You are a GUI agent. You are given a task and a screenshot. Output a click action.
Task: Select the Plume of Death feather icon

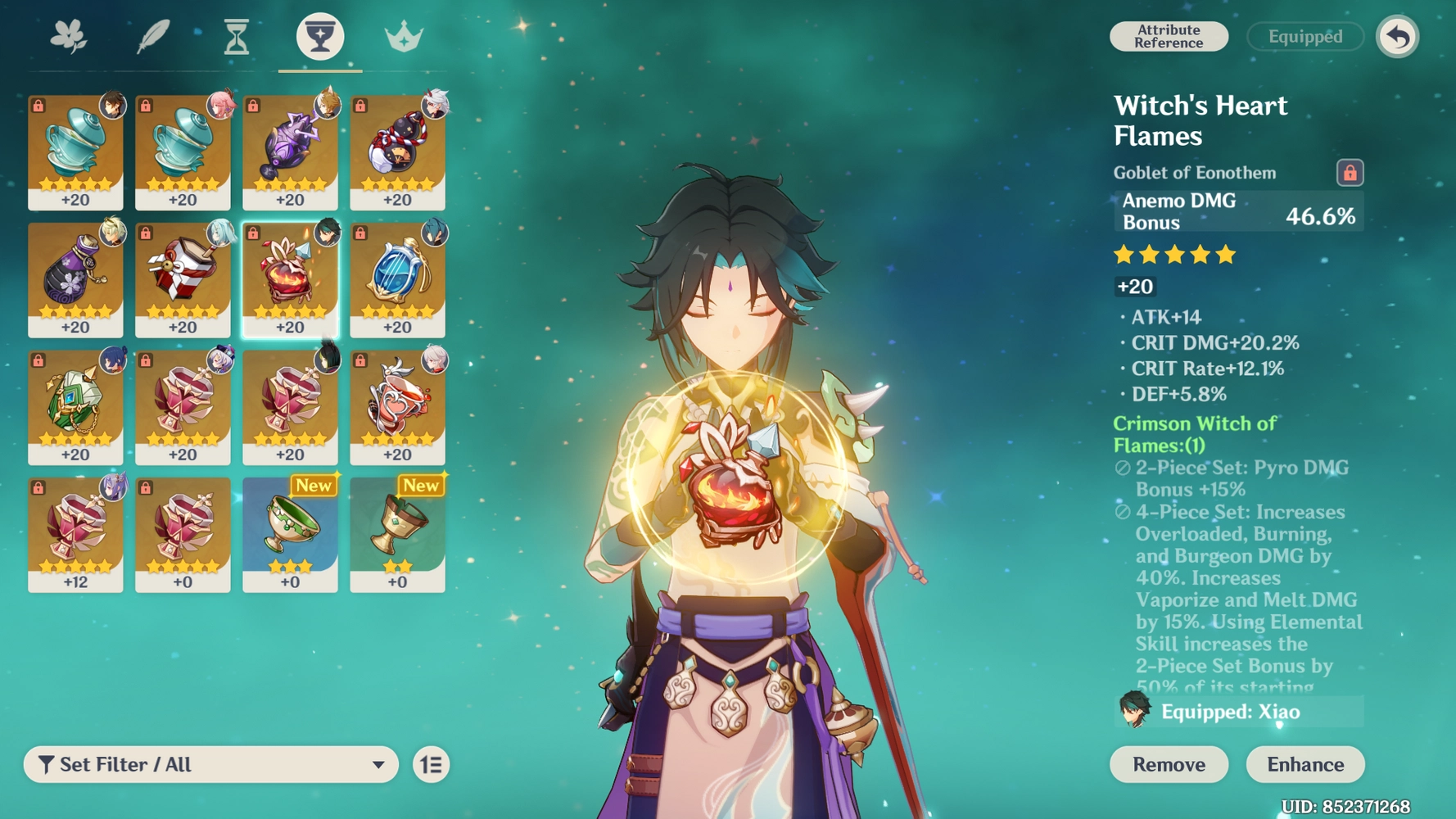pyautogui.click(x=155, y=37)
